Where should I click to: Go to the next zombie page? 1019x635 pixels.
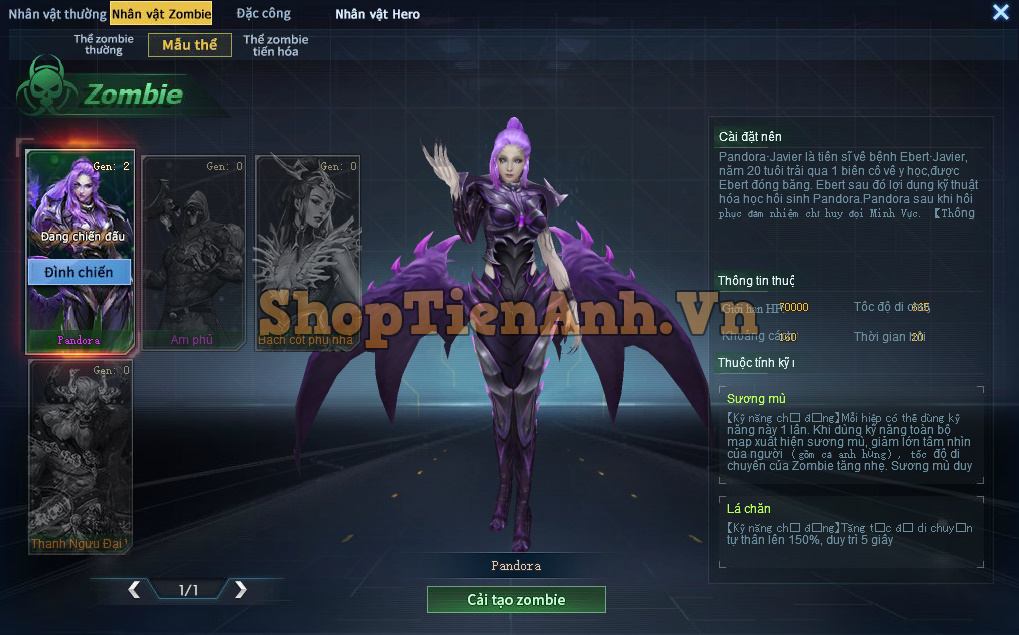[240, 590]
